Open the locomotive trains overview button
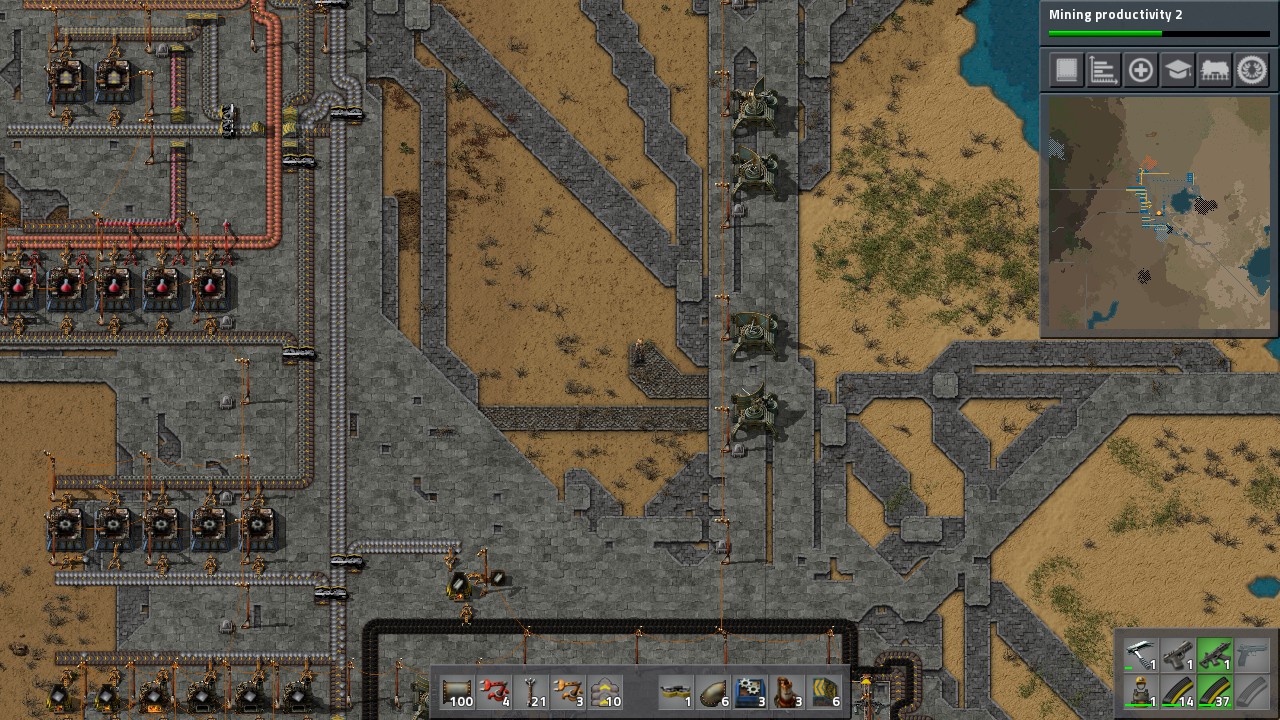Screen dimensions: 1280x720 tap(1215, 70)
